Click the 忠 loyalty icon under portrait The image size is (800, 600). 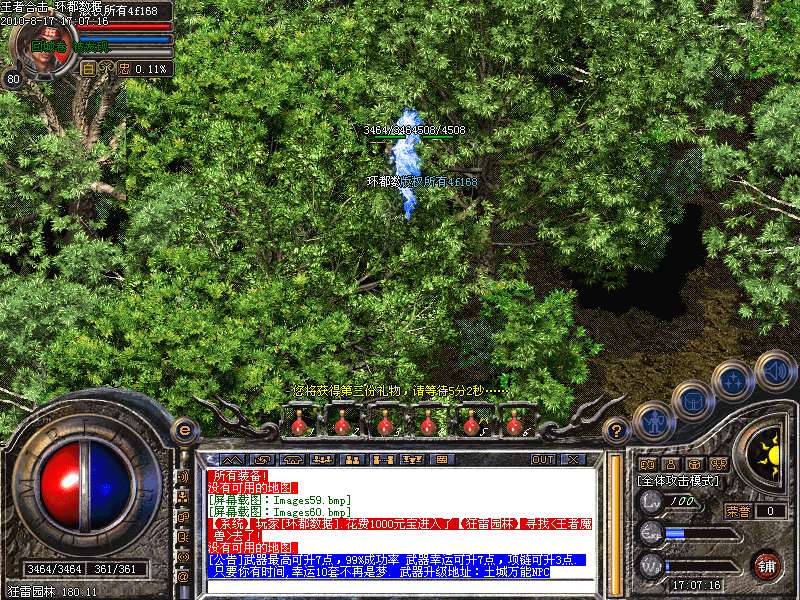pyautogui.click(x=124, y=69)
